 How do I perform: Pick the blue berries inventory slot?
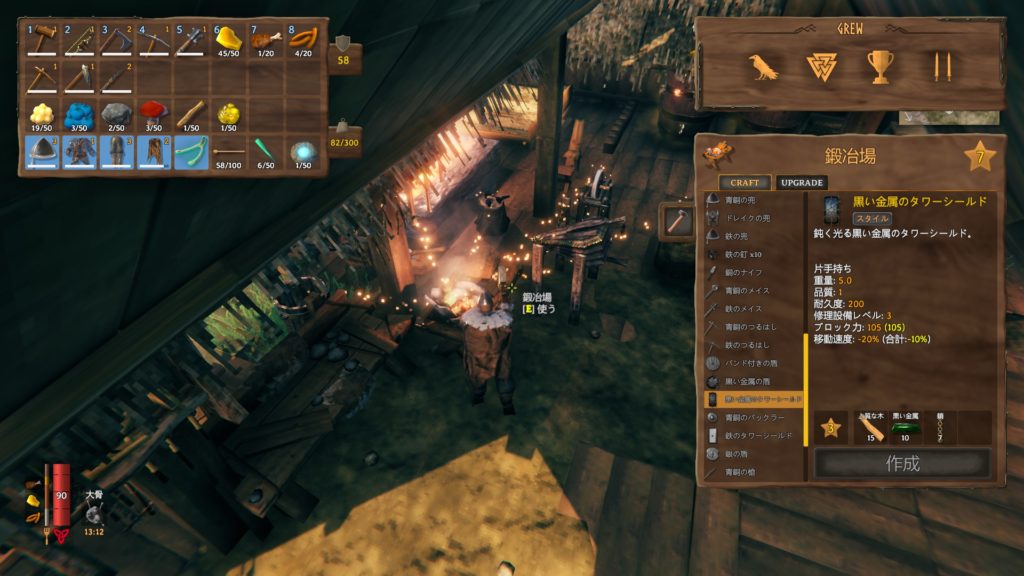coord(81,114)
